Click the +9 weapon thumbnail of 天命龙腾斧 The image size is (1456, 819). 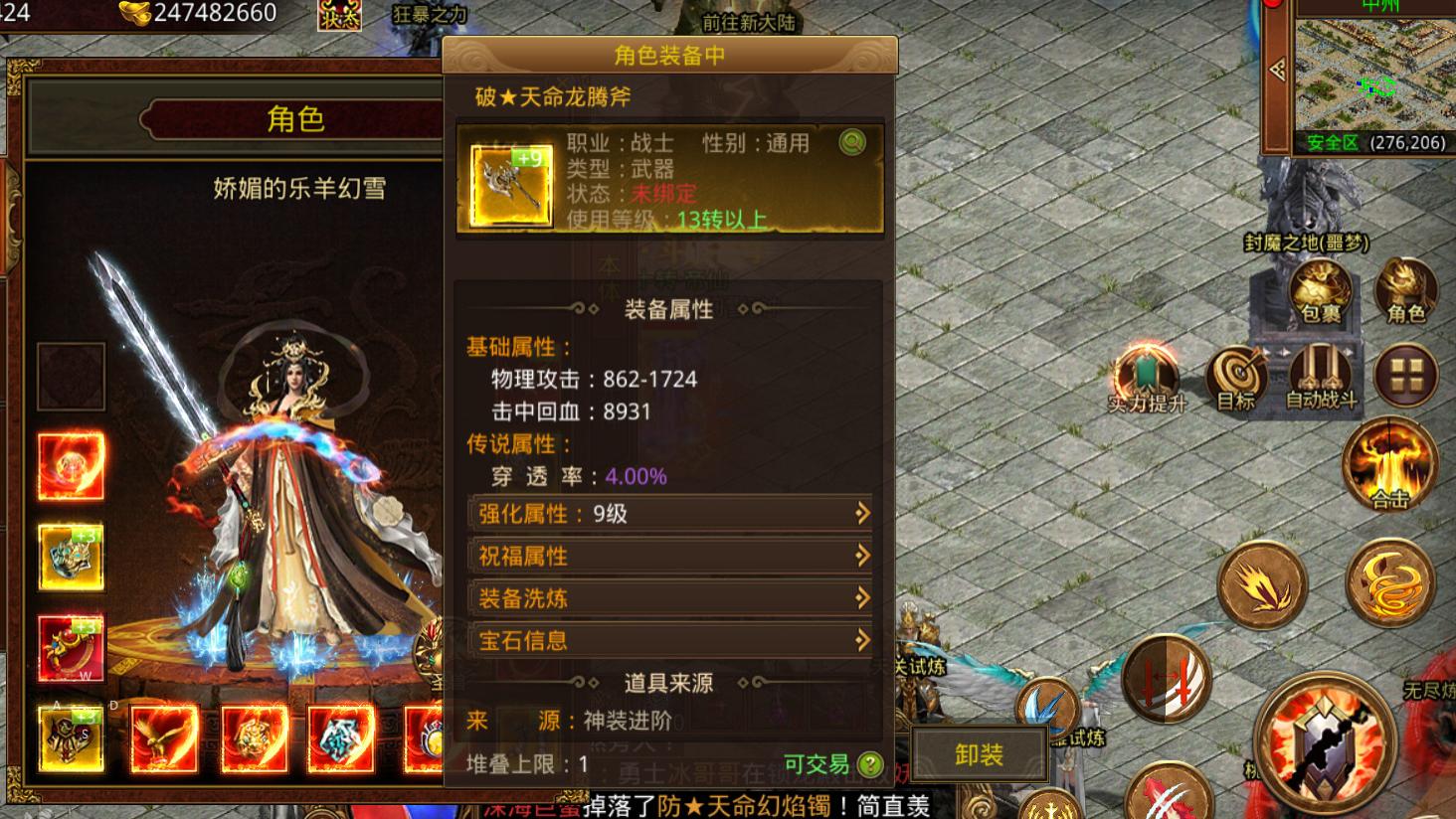click(x=507, y=187)
